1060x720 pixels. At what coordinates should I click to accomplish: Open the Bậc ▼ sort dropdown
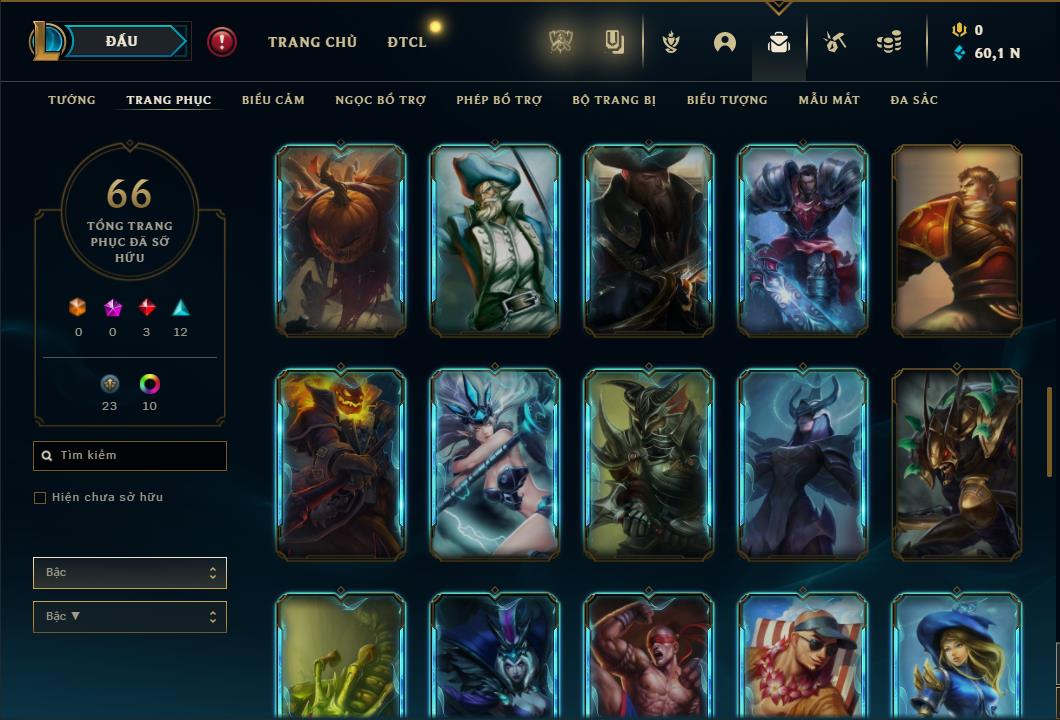tap(130, 617)
